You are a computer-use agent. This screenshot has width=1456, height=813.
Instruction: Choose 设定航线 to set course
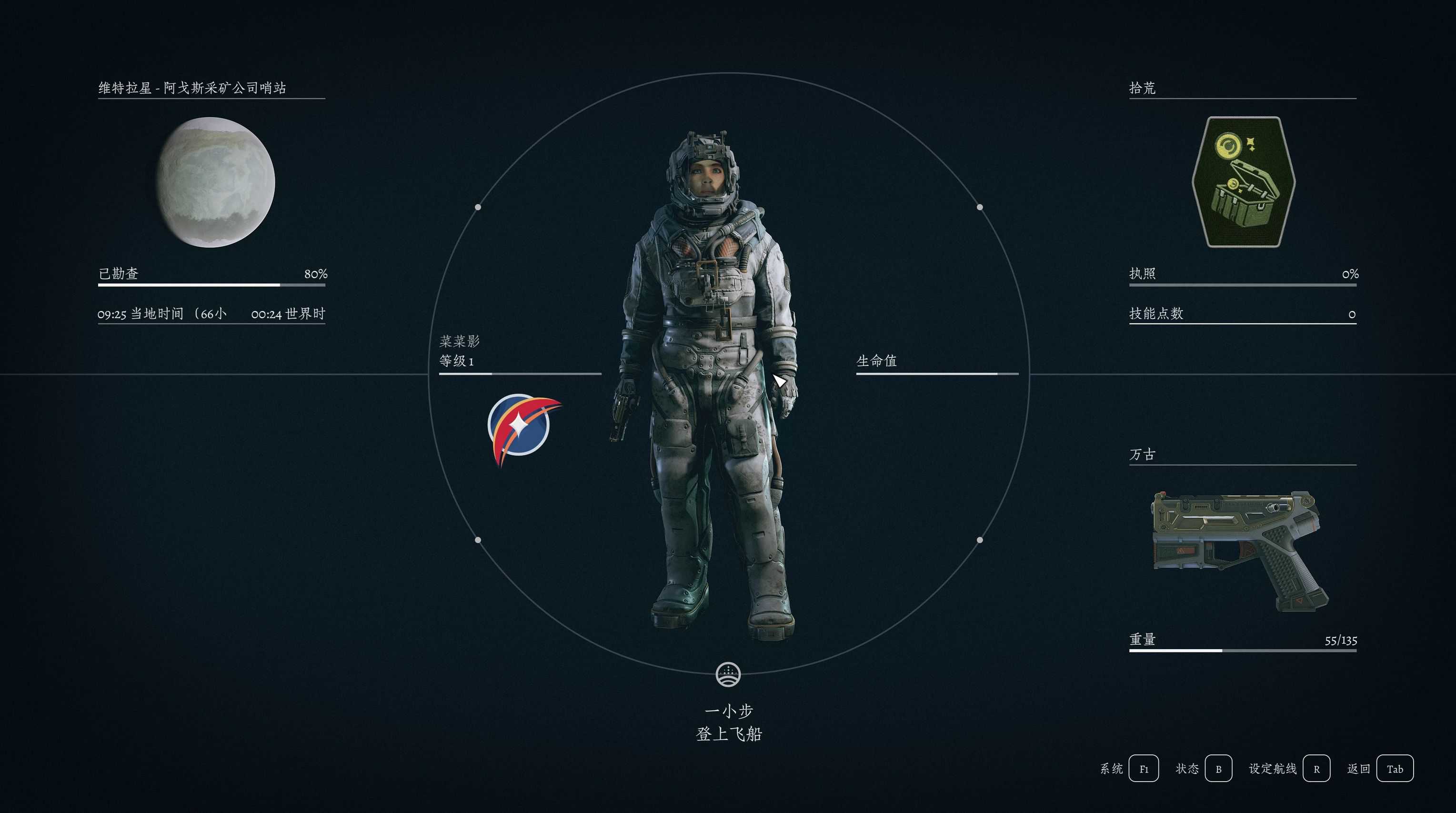tap(1316, 769)
